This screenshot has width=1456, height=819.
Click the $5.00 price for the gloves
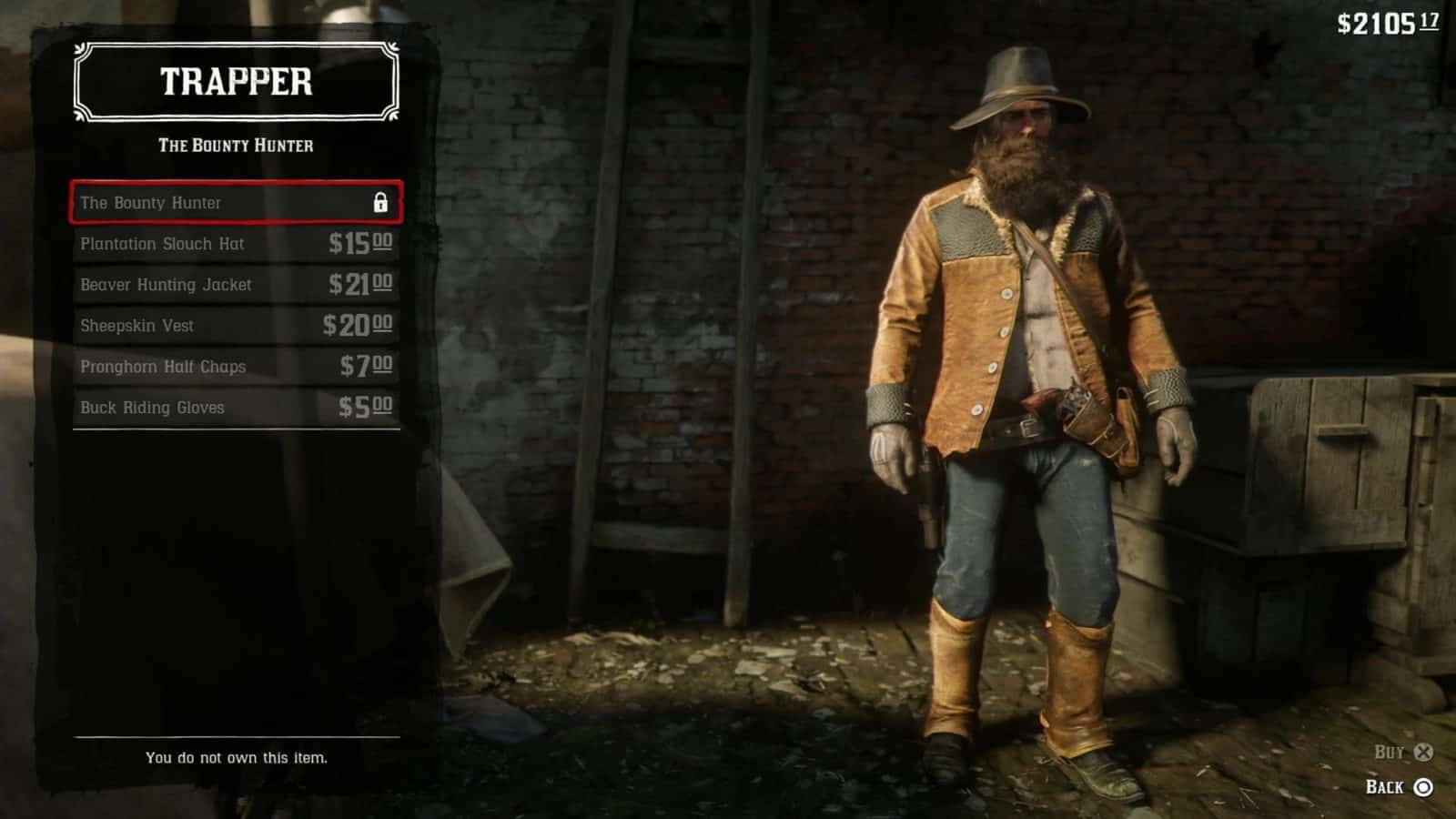365,407
